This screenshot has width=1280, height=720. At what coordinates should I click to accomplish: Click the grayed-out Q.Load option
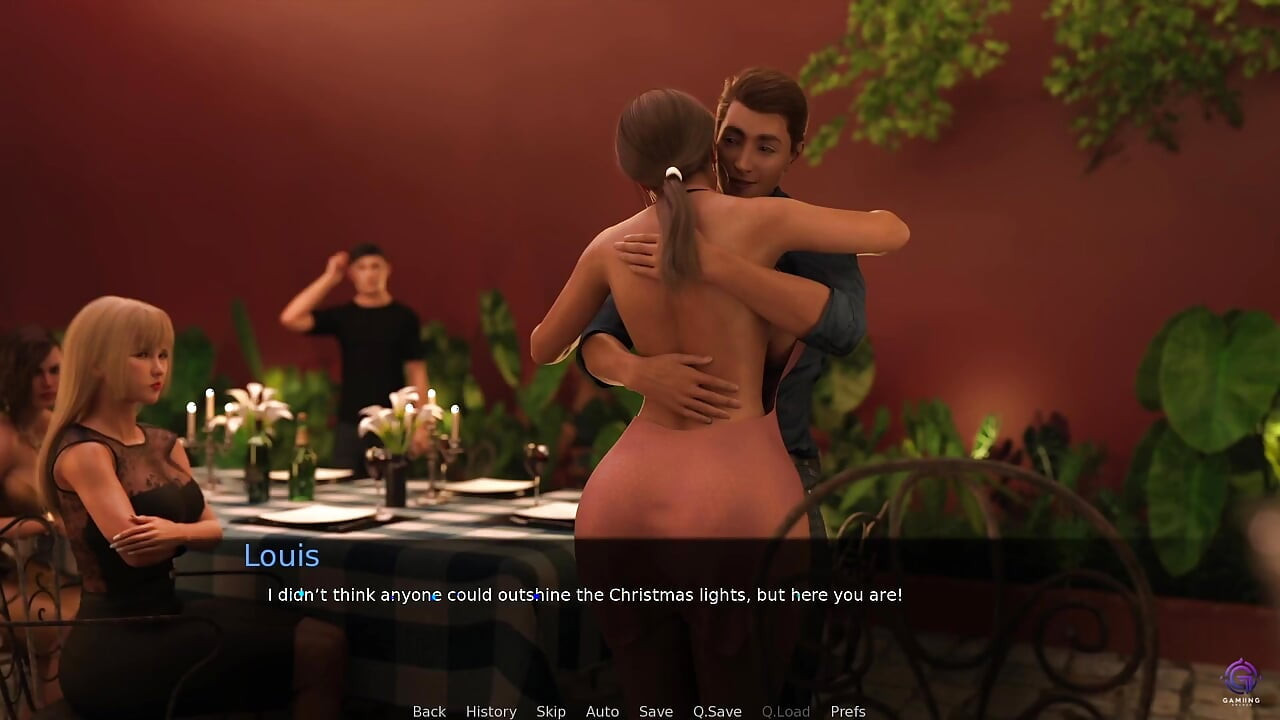click(785, 711)
